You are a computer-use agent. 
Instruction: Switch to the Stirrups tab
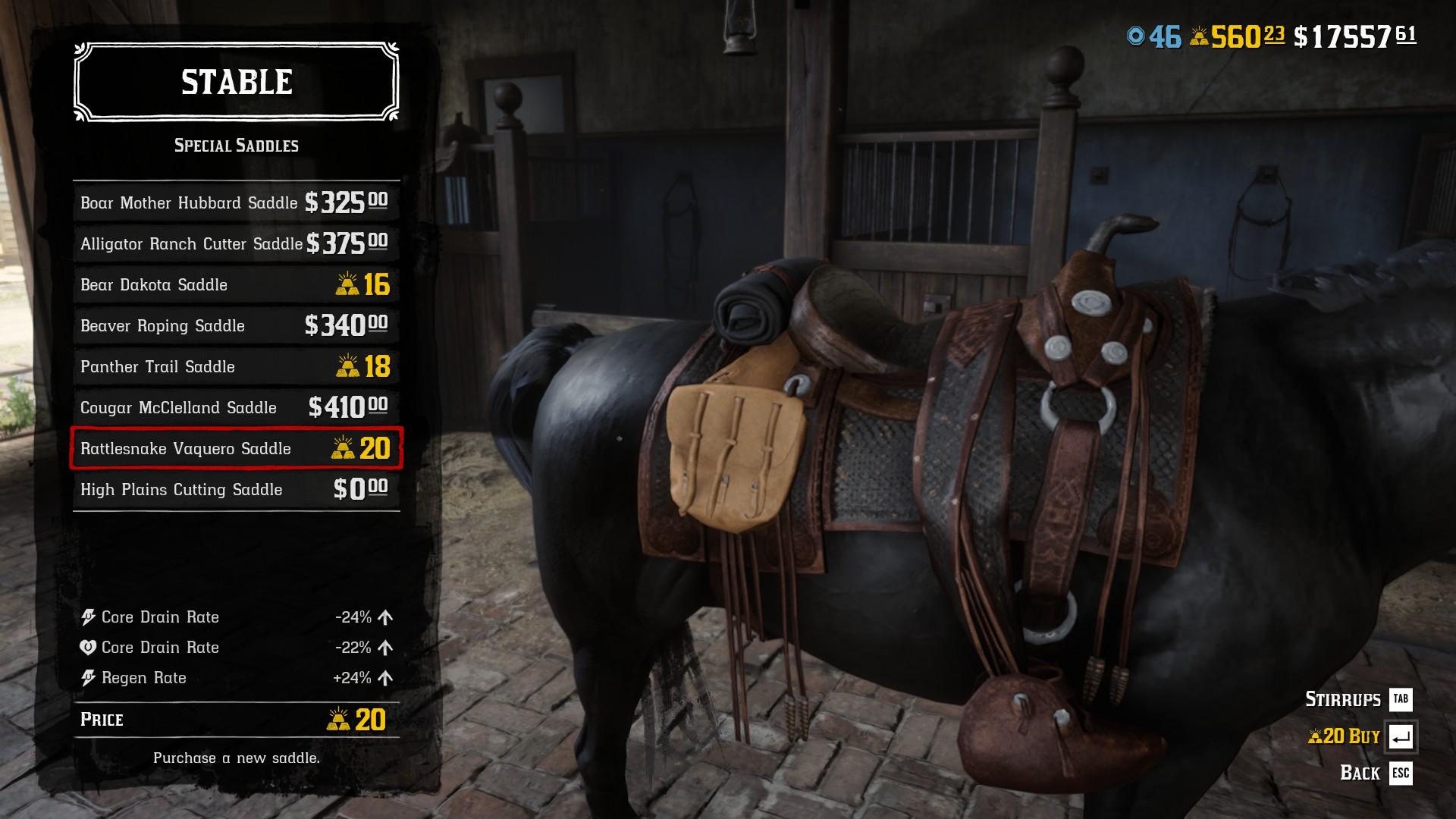coord(1342,699)
